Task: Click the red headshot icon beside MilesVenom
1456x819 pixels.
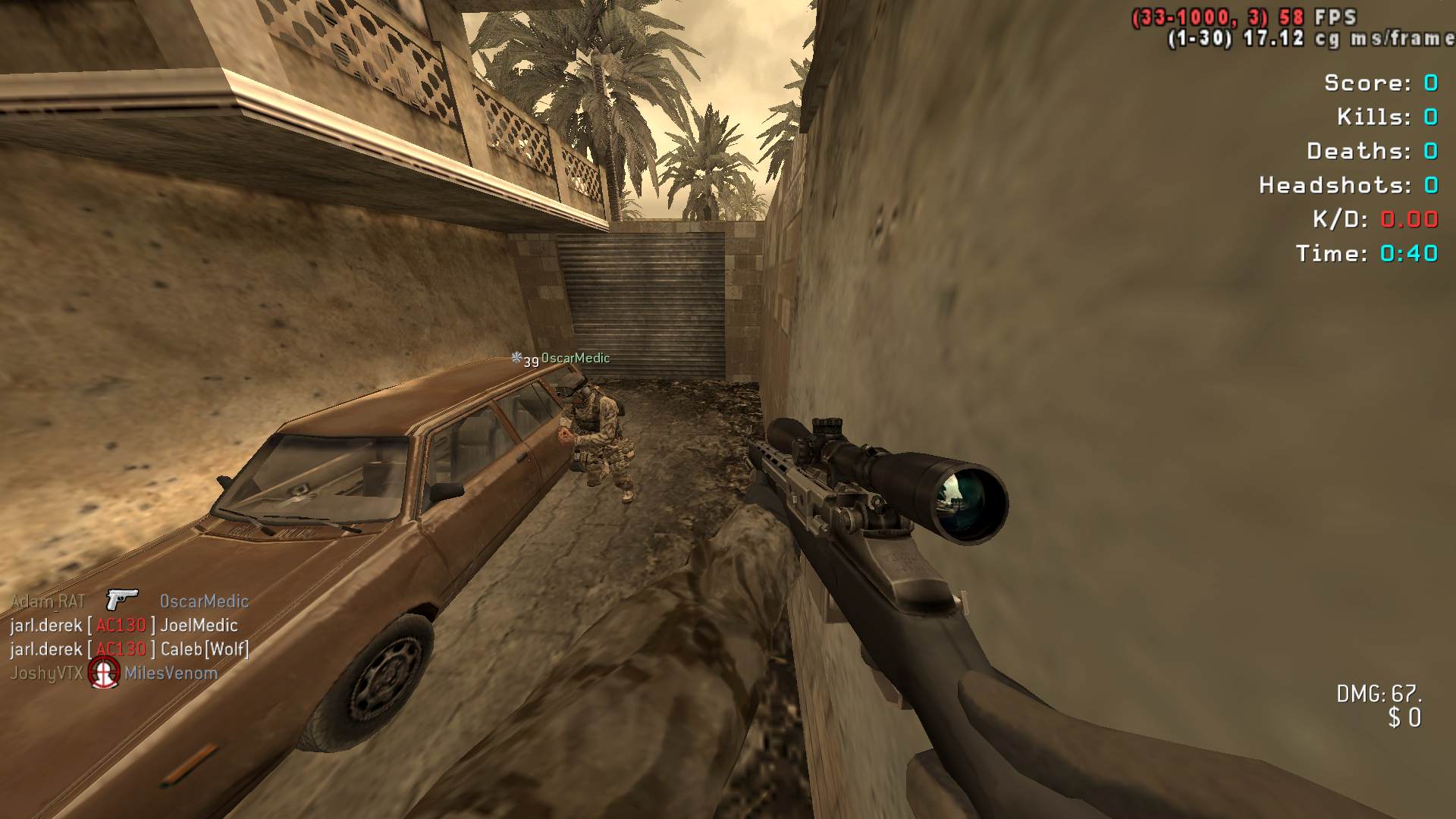Action: 104,673
